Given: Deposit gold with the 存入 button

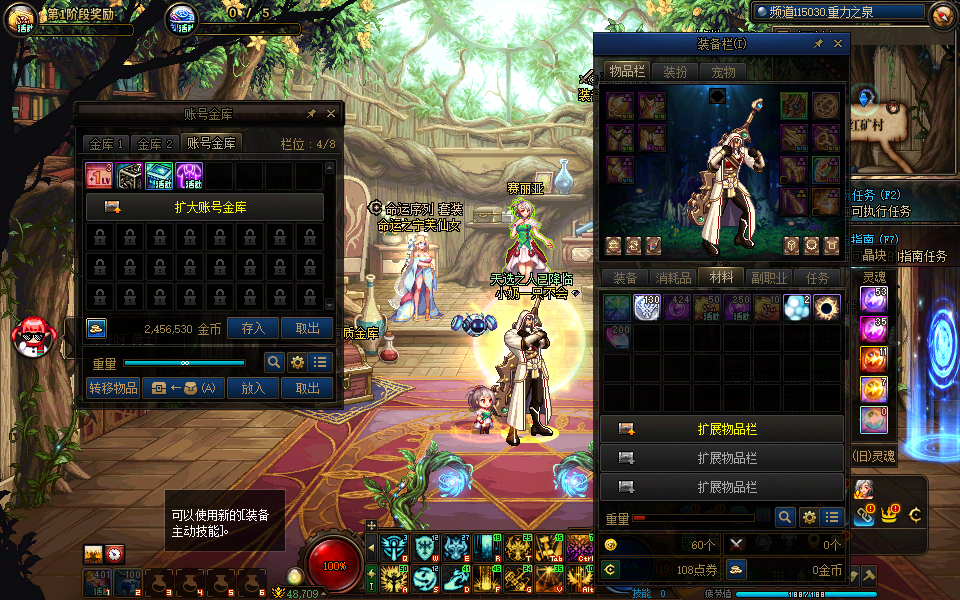Looking at the screenshot, I should (253, 328).
